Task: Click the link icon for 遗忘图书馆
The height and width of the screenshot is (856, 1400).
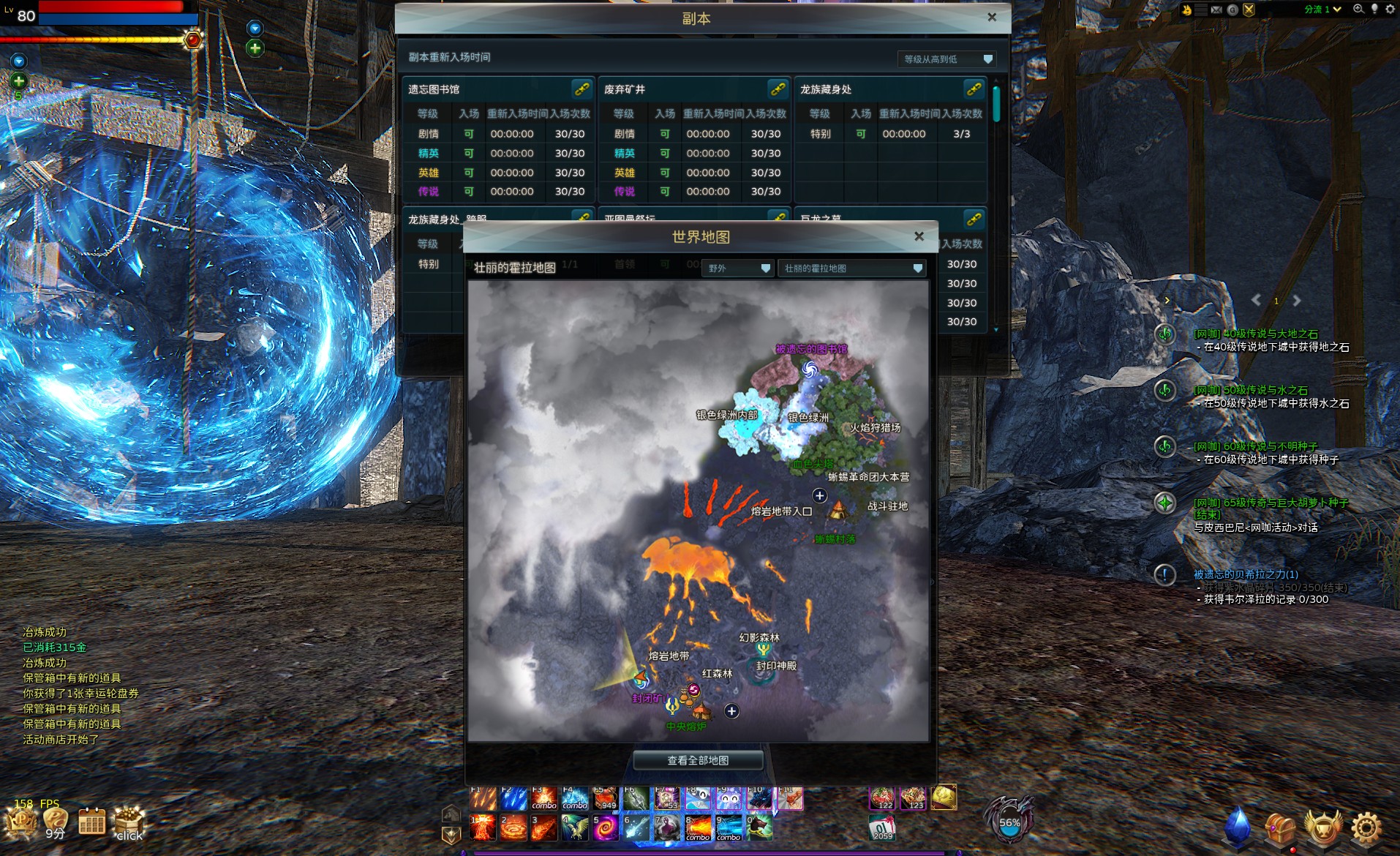Action: 582,89
